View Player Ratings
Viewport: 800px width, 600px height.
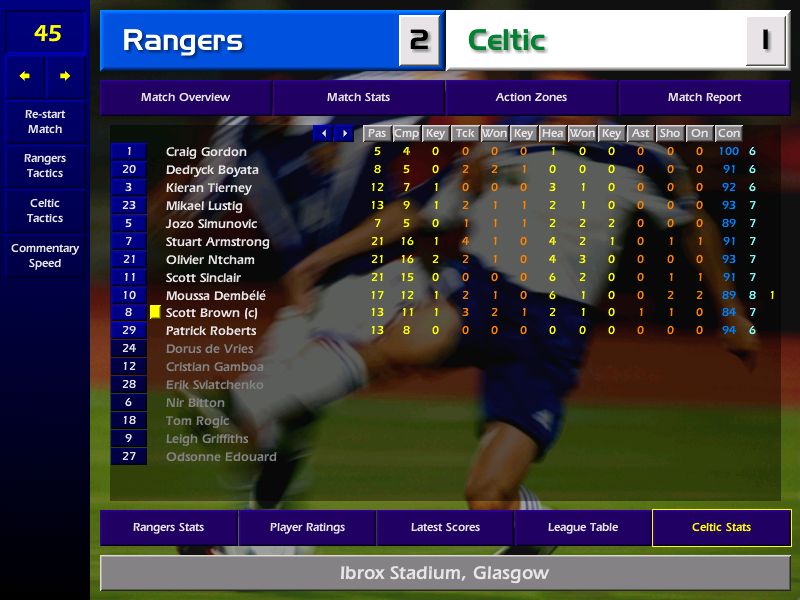click(x=307, y=527)
